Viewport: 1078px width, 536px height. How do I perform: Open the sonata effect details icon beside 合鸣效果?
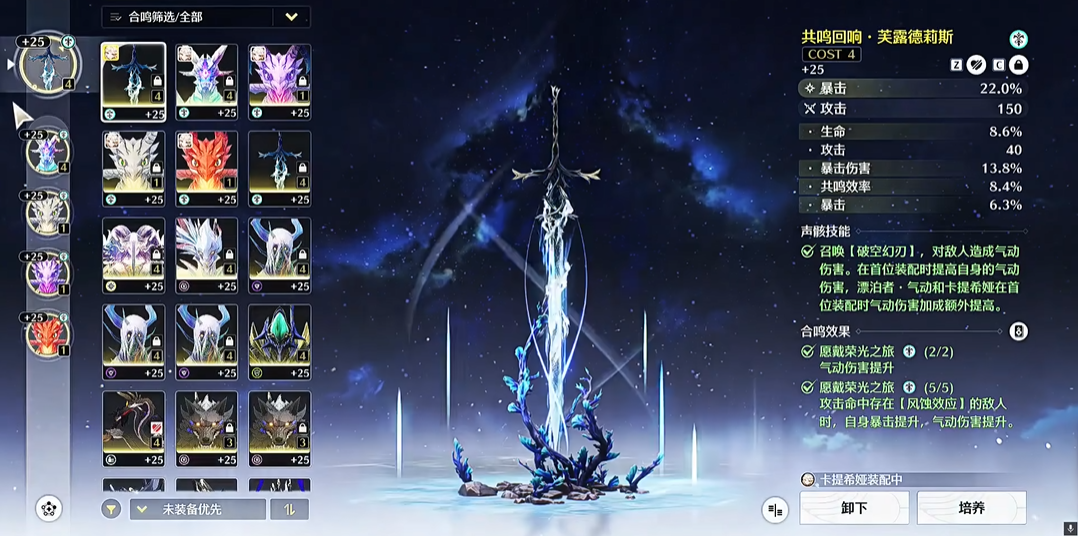pos(1018,331)
